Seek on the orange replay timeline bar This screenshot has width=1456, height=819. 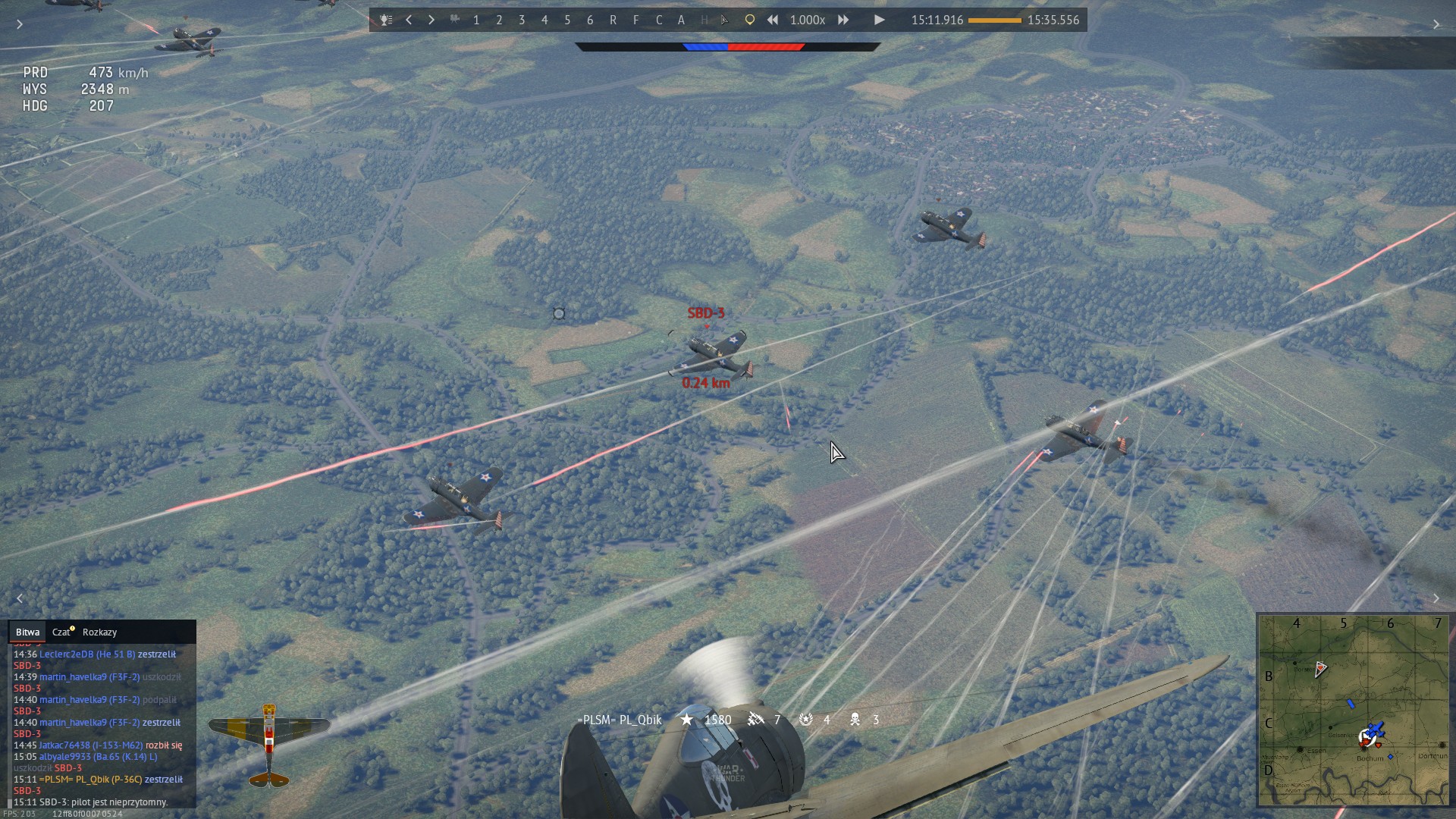coord(994,20)
